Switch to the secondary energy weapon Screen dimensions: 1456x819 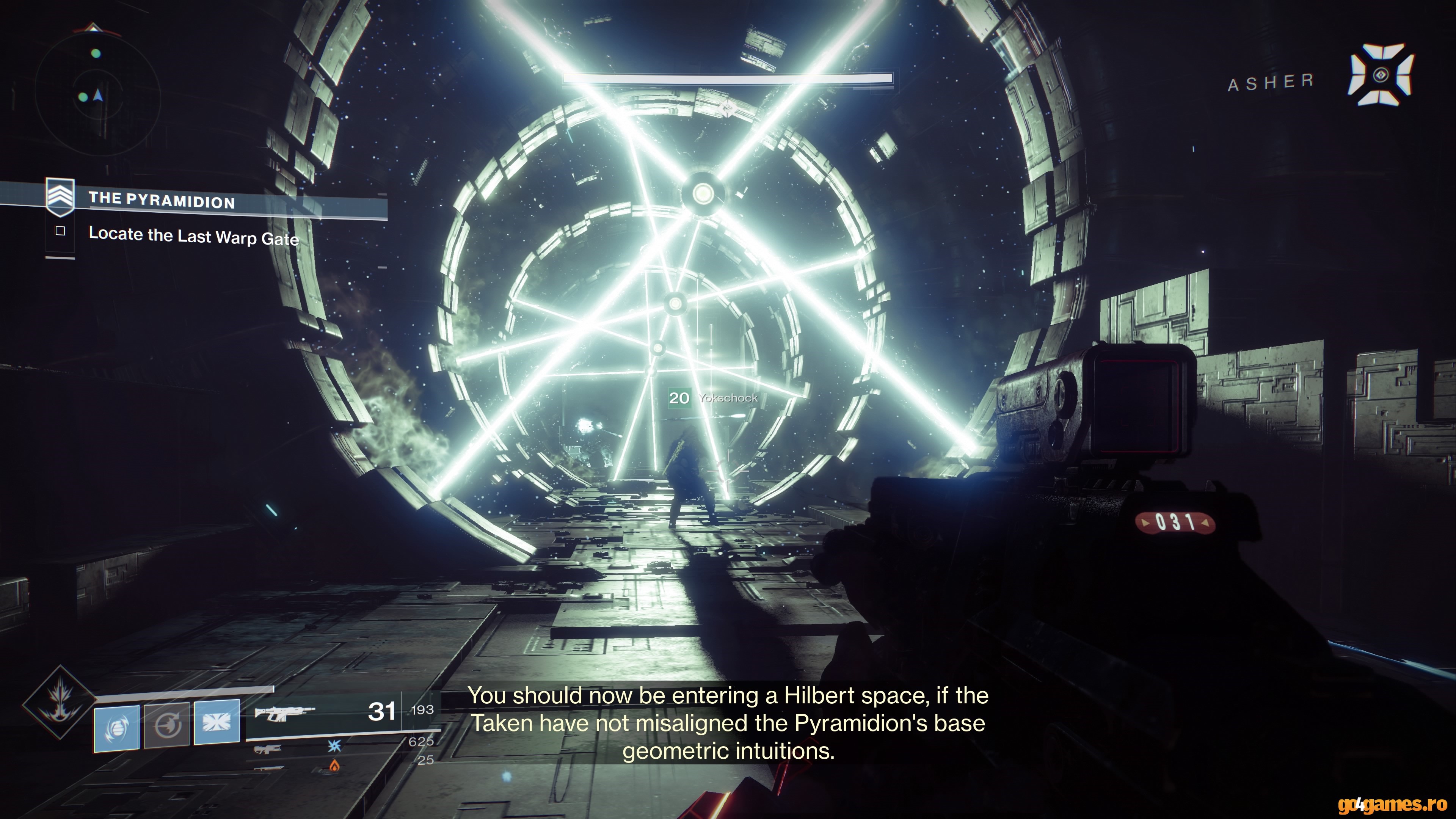click(x=267, y=749)
